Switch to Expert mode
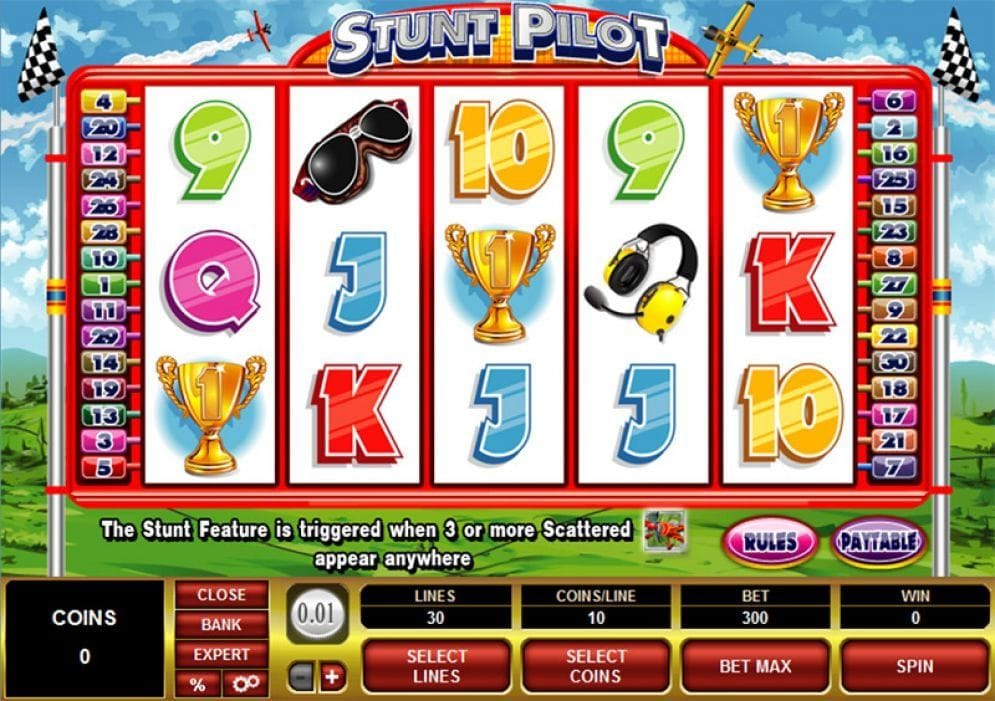The height and width of the screenshot is (701, 995). (221, 654)
